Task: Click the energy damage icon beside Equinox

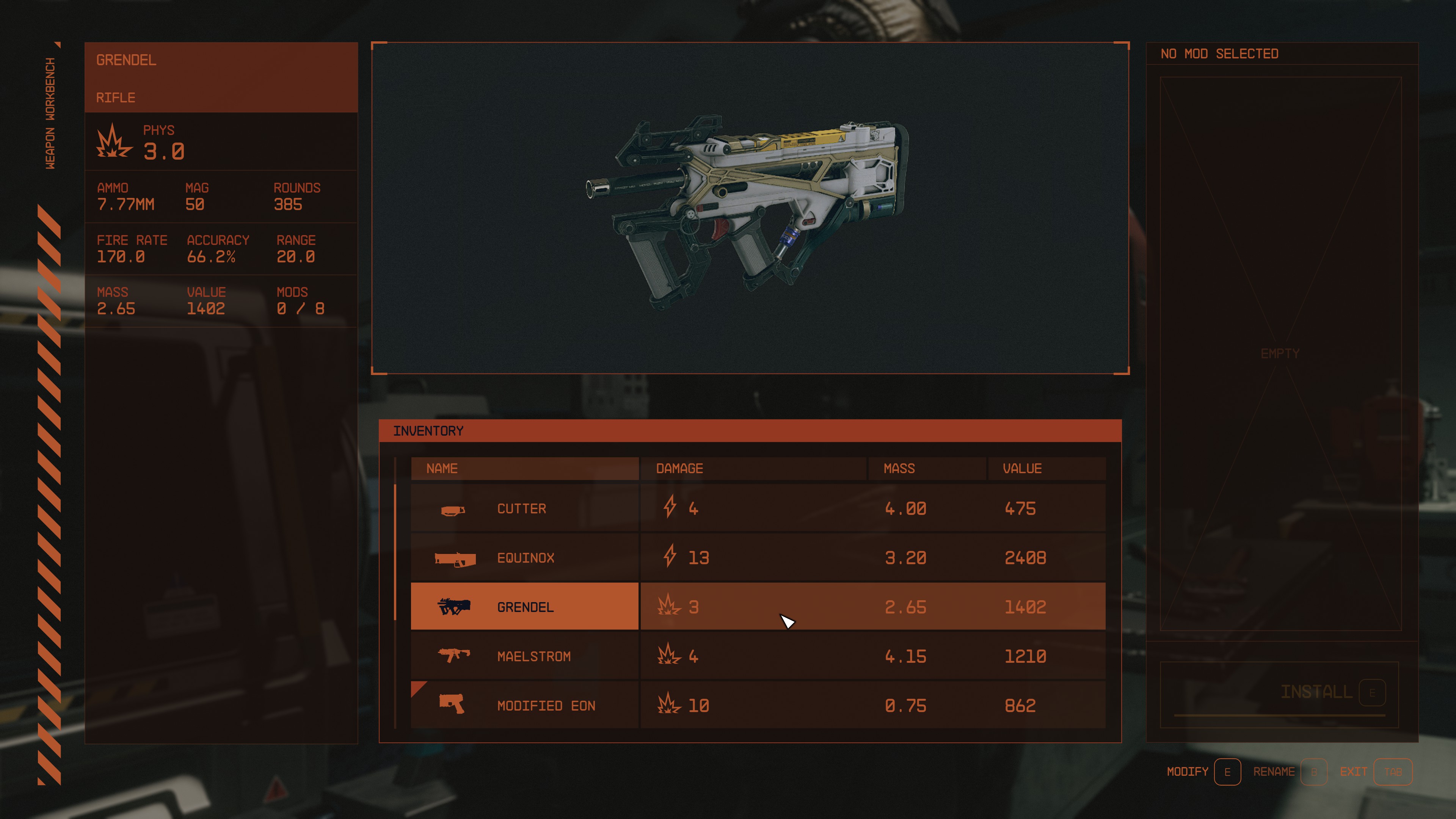Action: [670, 557]
